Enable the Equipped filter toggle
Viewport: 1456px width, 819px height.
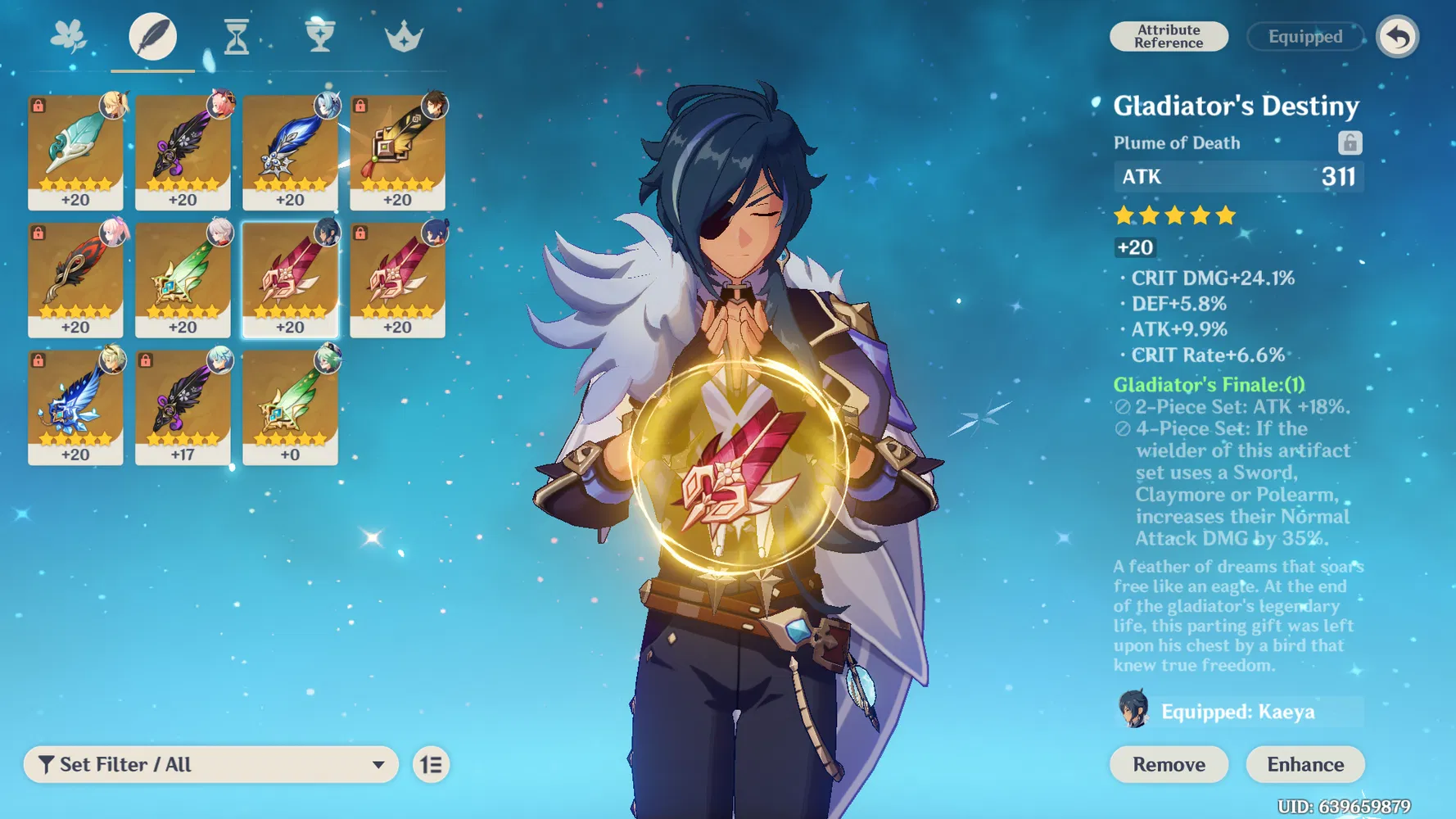(1305, 37)
